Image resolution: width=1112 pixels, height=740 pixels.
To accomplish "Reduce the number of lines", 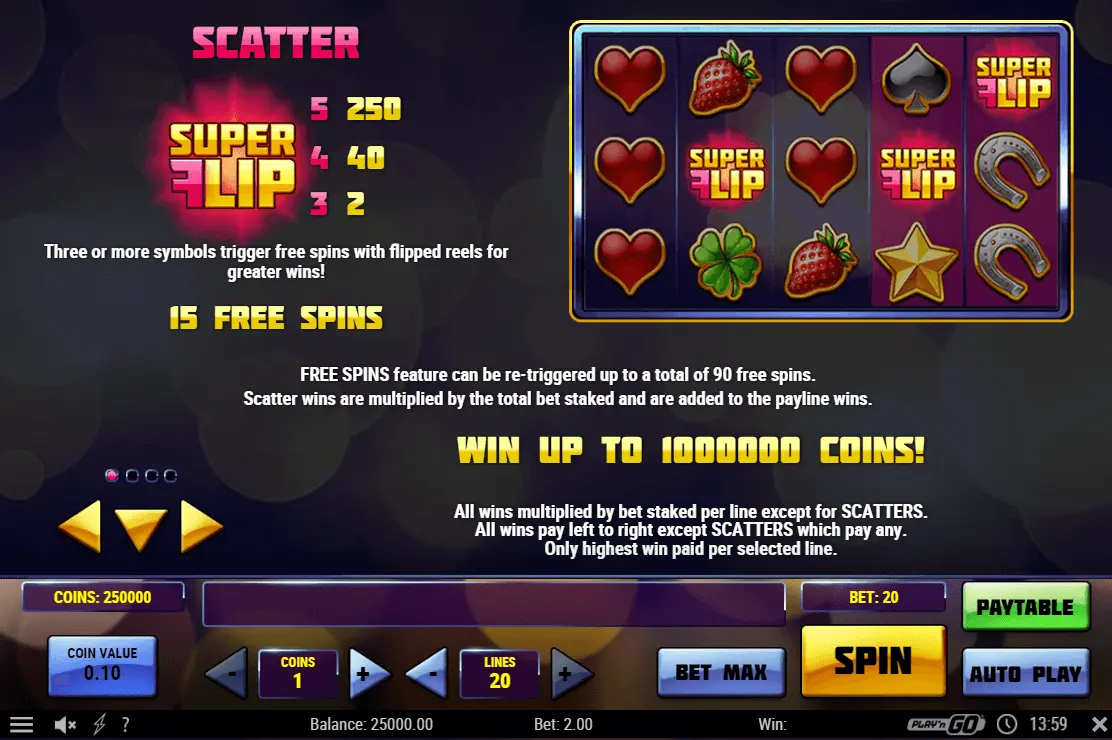I will click(x=428, y=675).
